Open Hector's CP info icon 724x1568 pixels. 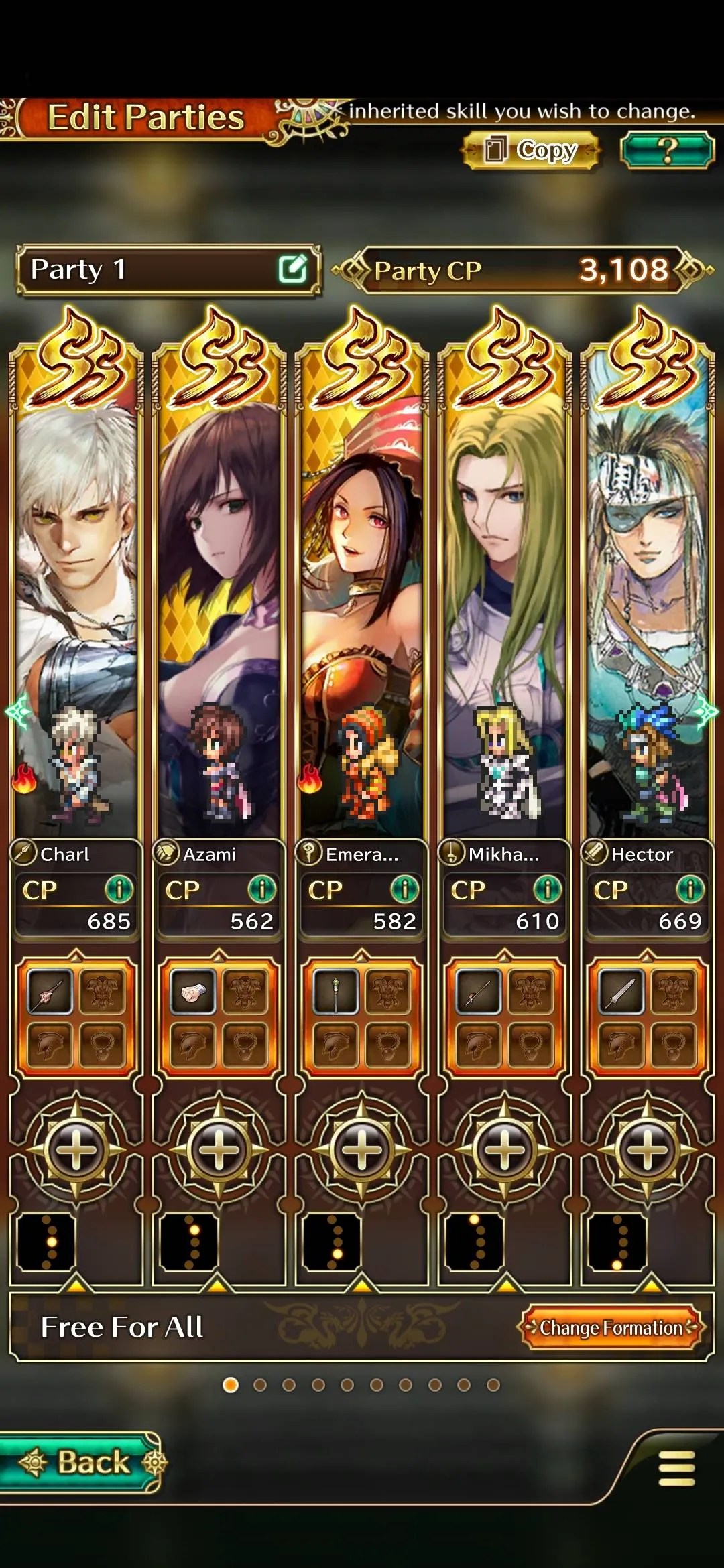coord(690,890)
